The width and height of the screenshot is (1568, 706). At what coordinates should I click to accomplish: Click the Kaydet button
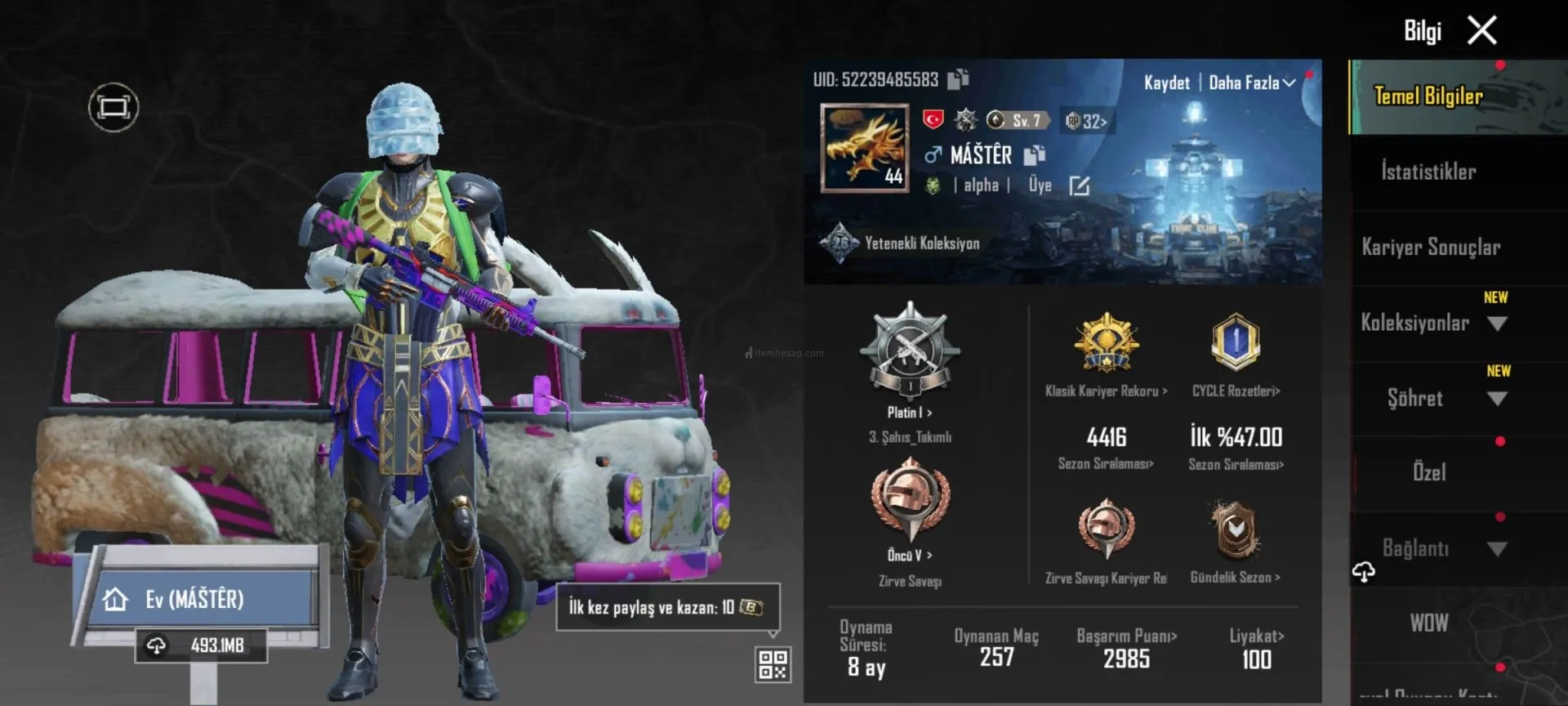tap(1166, 83)
